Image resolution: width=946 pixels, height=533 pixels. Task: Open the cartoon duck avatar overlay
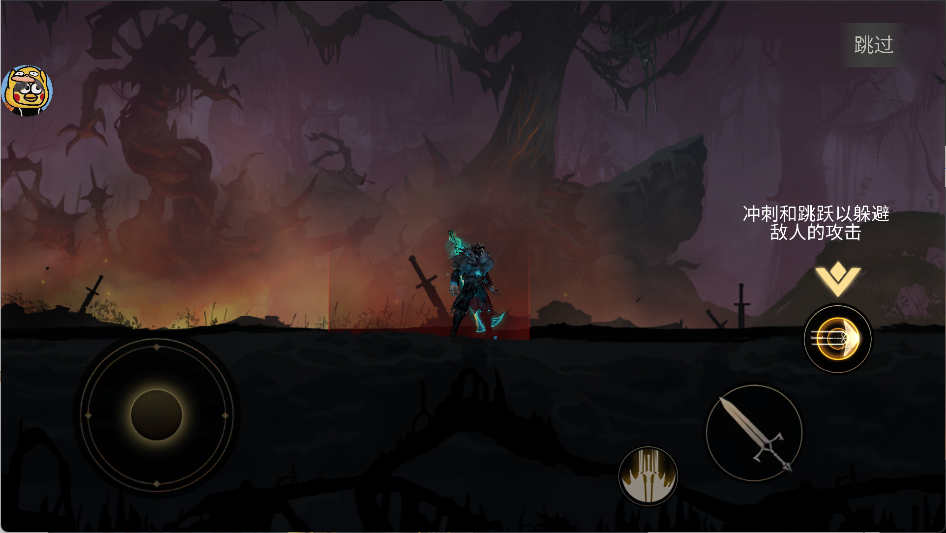27,91
